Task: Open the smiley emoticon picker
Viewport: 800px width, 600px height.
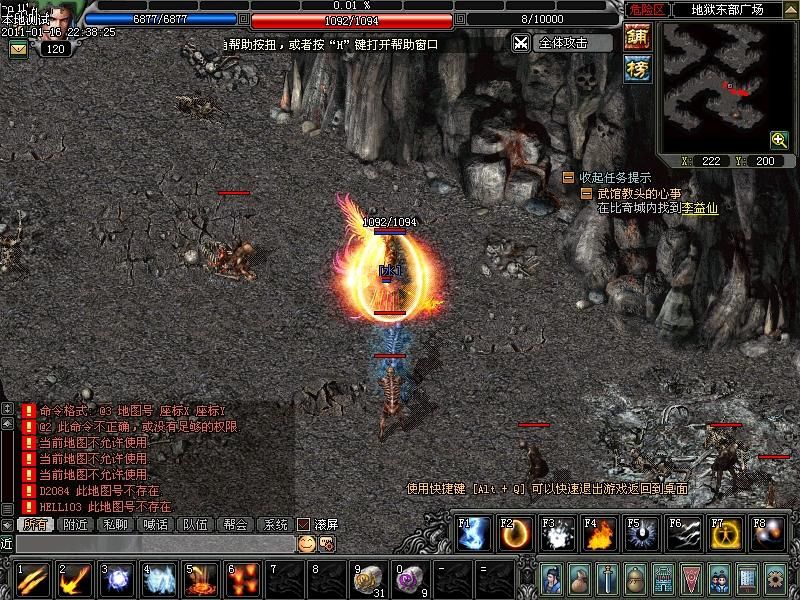Action: click(306, 543)
